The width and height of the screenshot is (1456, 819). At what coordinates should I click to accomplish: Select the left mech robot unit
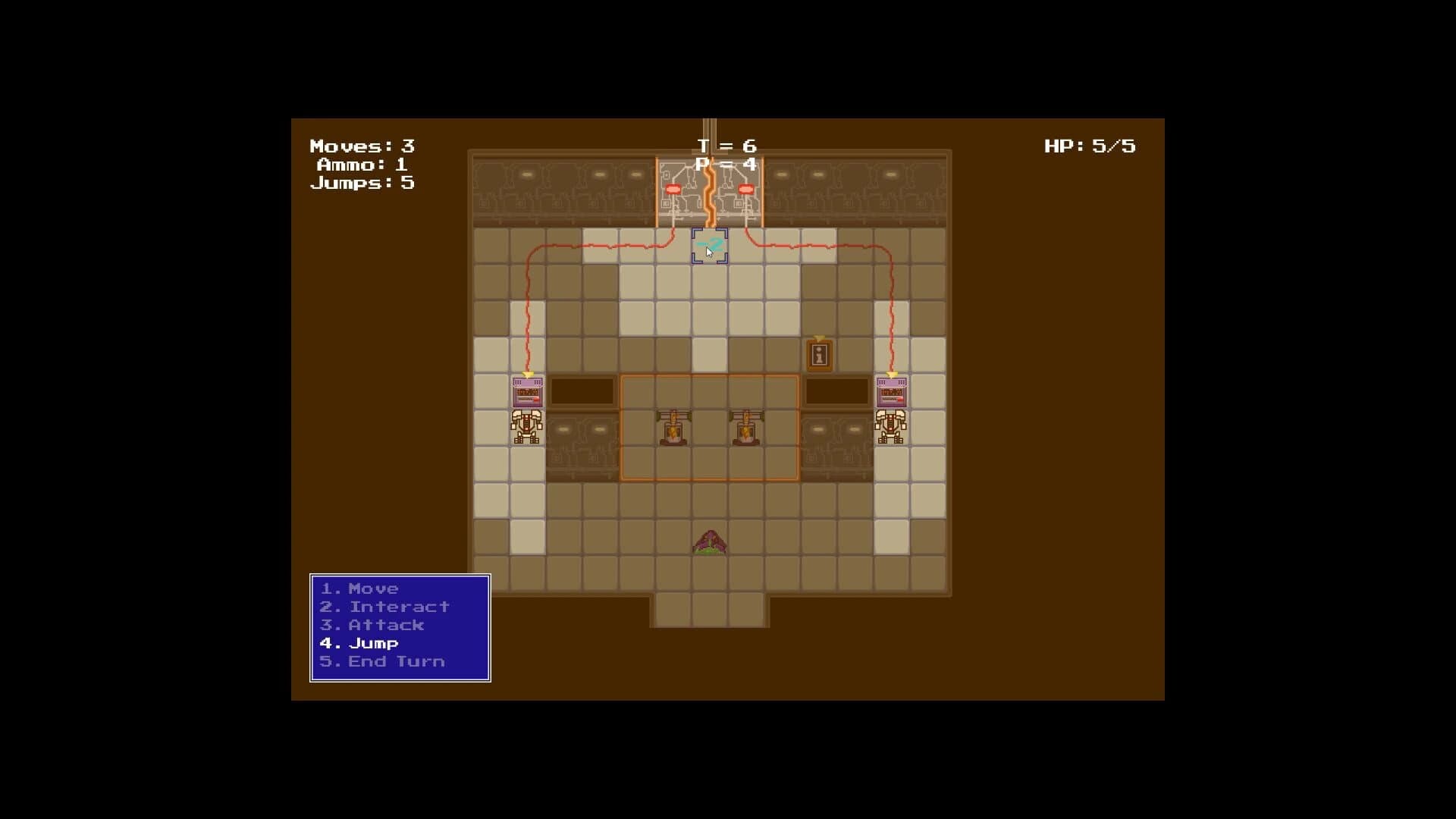[527, 428]
